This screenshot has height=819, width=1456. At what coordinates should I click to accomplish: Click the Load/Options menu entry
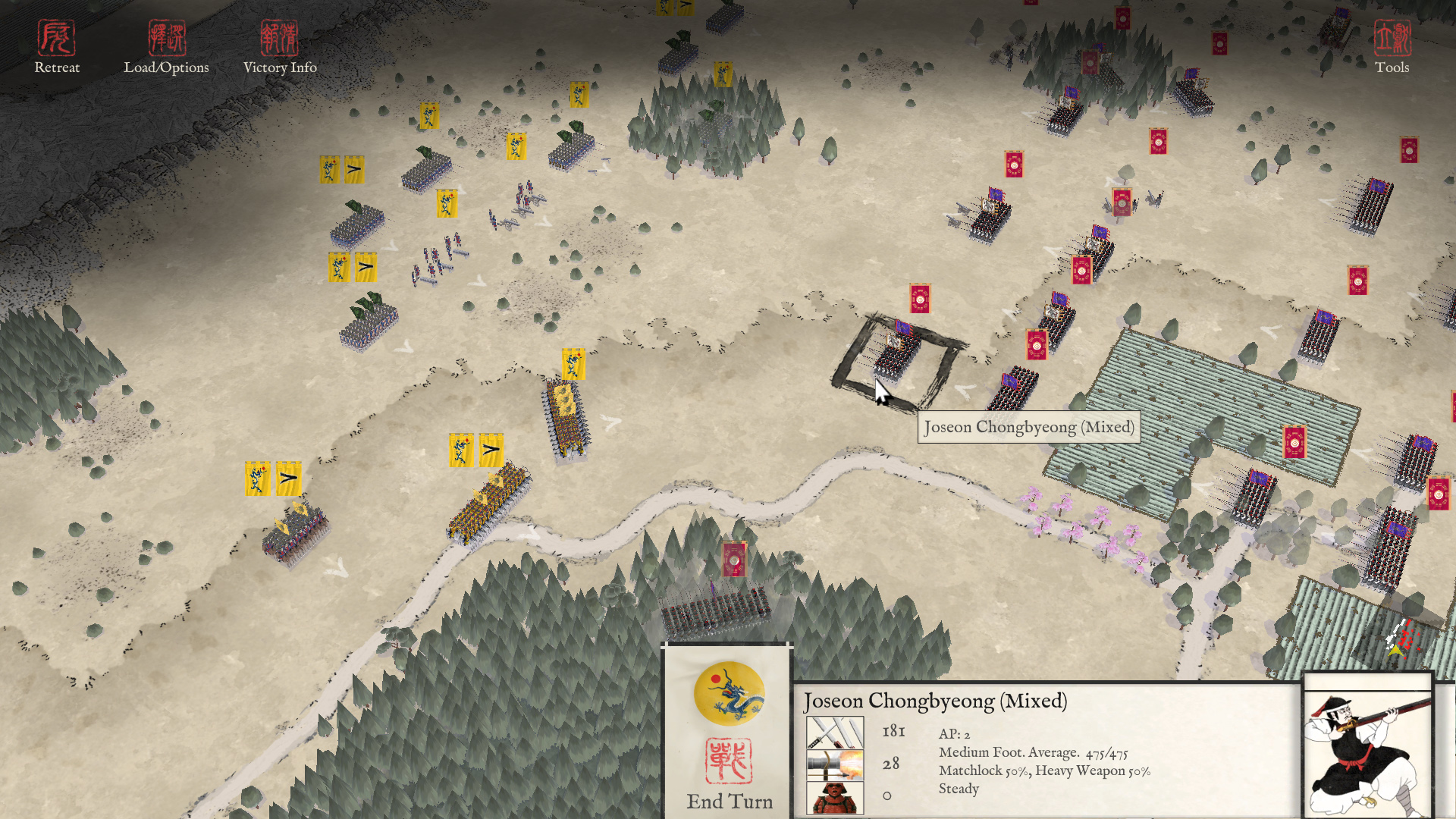pos(167,67)
